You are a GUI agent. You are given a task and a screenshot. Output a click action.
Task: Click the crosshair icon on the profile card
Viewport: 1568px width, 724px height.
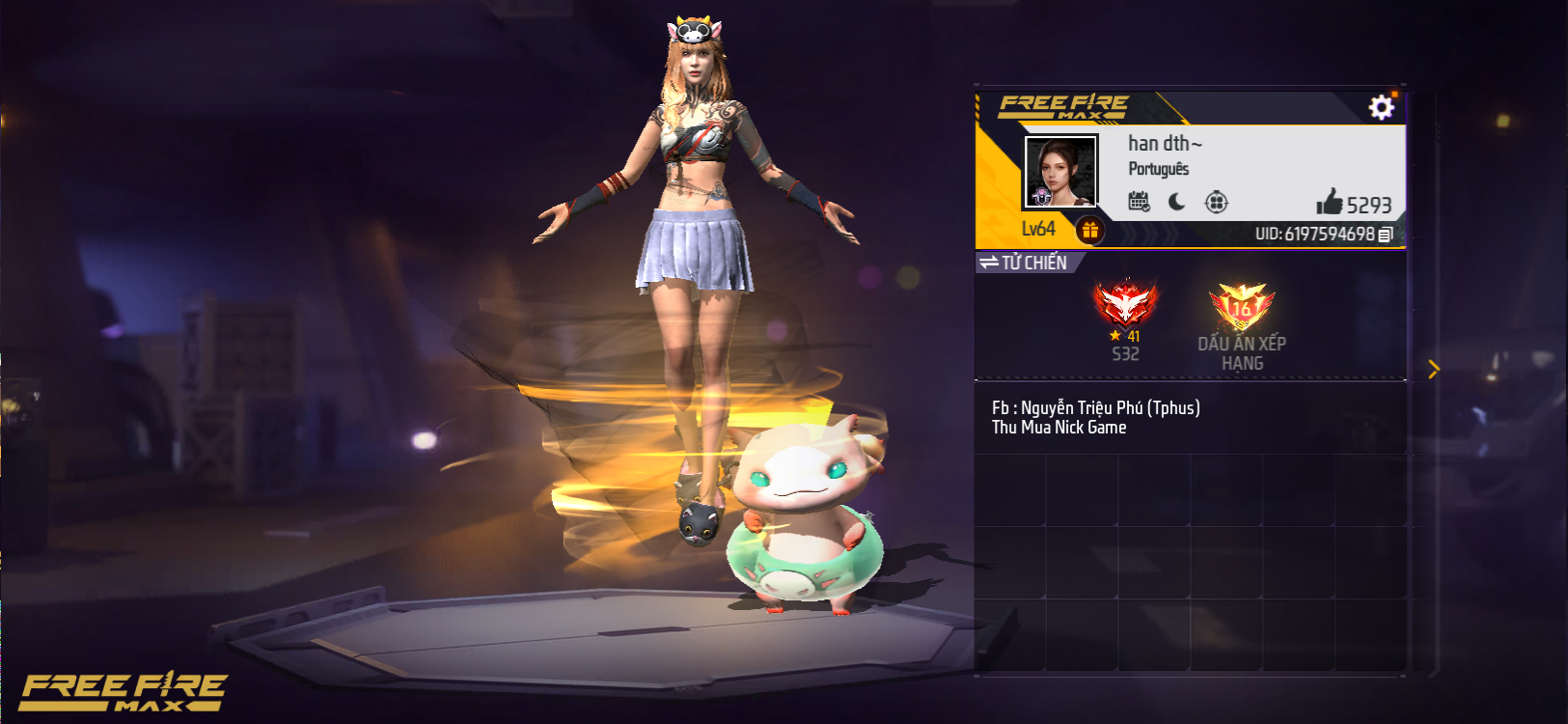(x=1216, y=202)
